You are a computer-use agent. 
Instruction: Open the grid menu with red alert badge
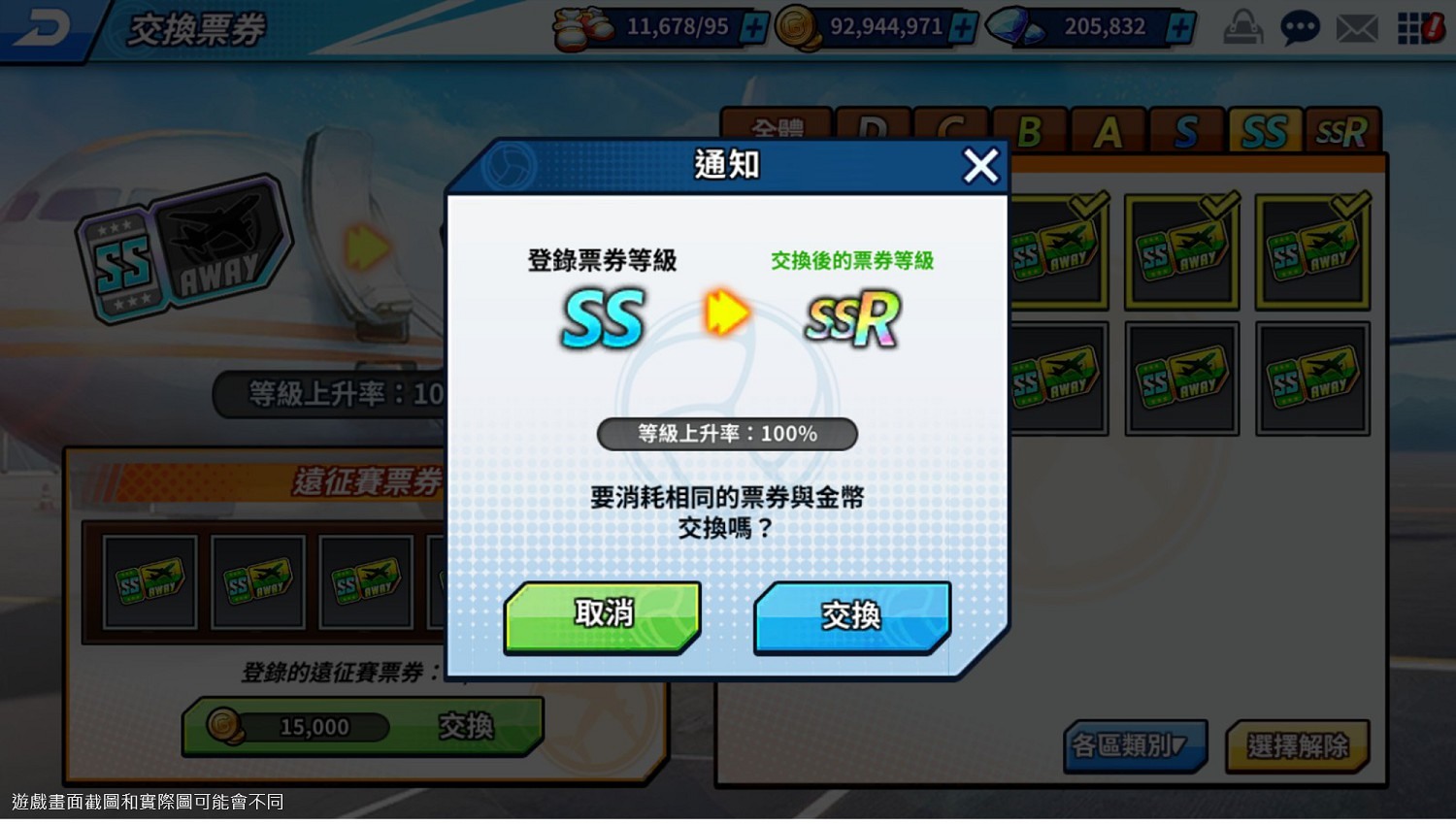point(1413,27)
